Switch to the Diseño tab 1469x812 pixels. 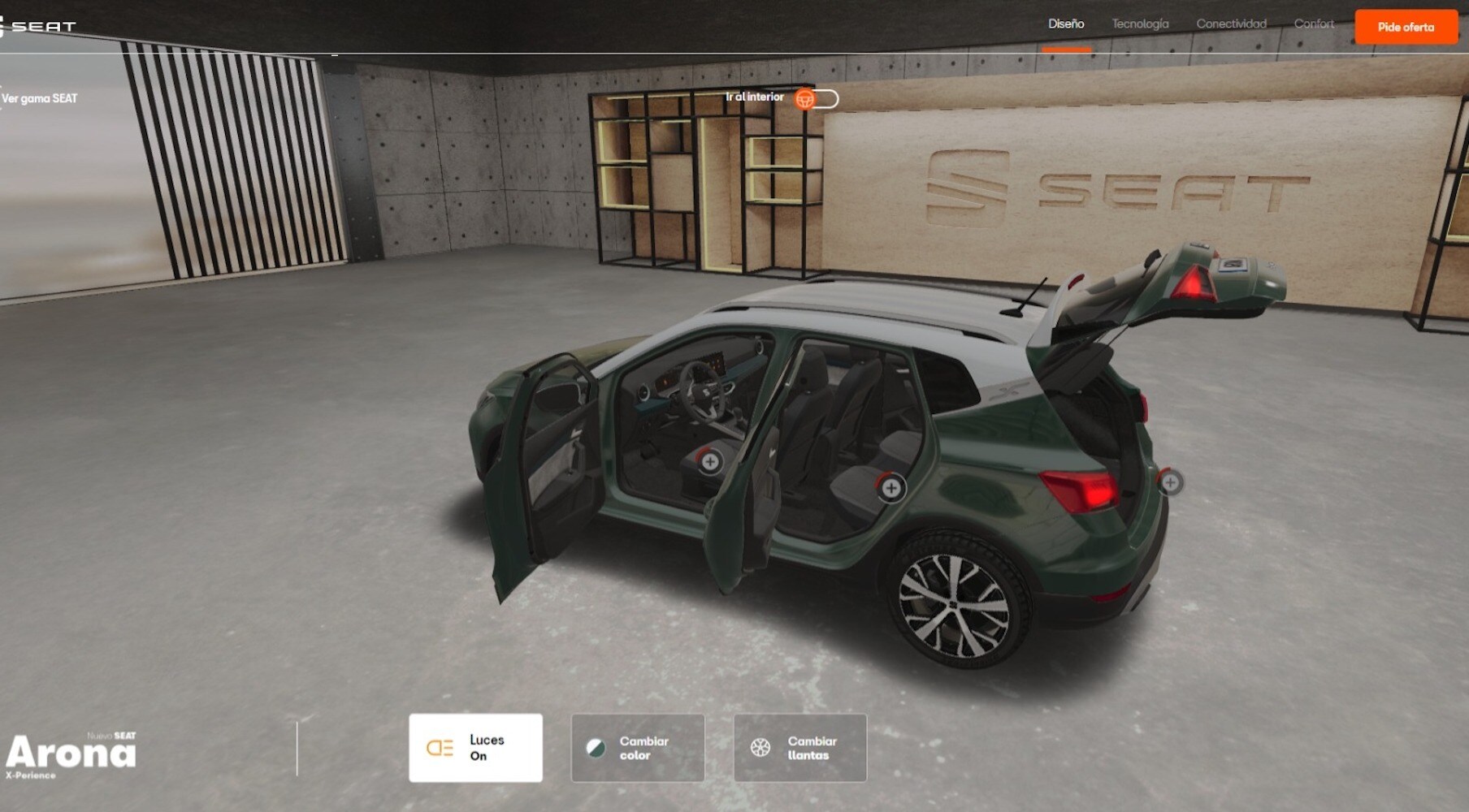1066,24
